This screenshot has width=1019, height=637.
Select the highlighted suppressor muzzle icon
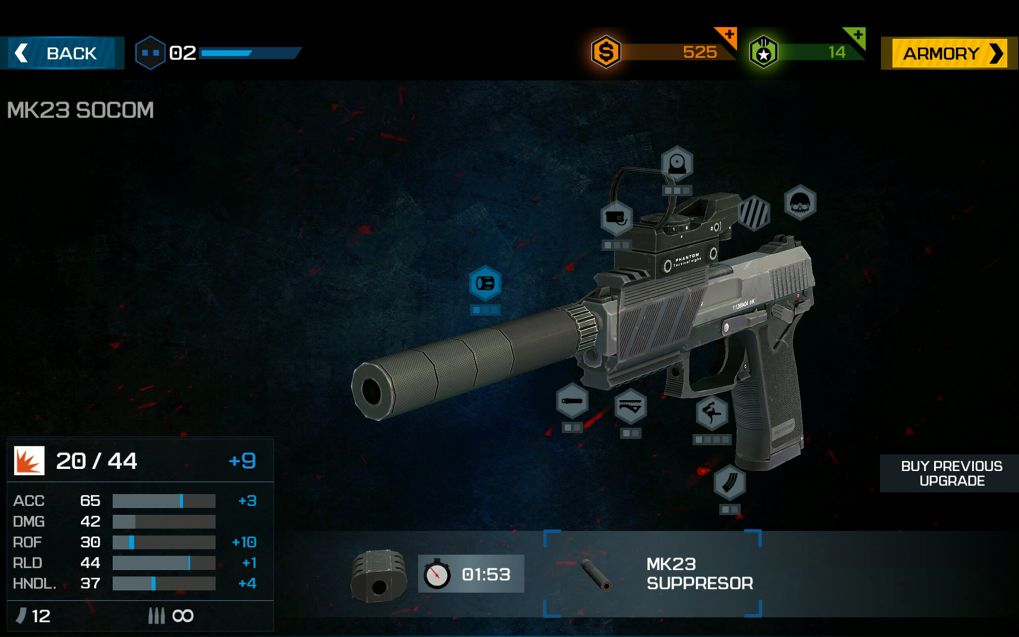pos(485,284)
